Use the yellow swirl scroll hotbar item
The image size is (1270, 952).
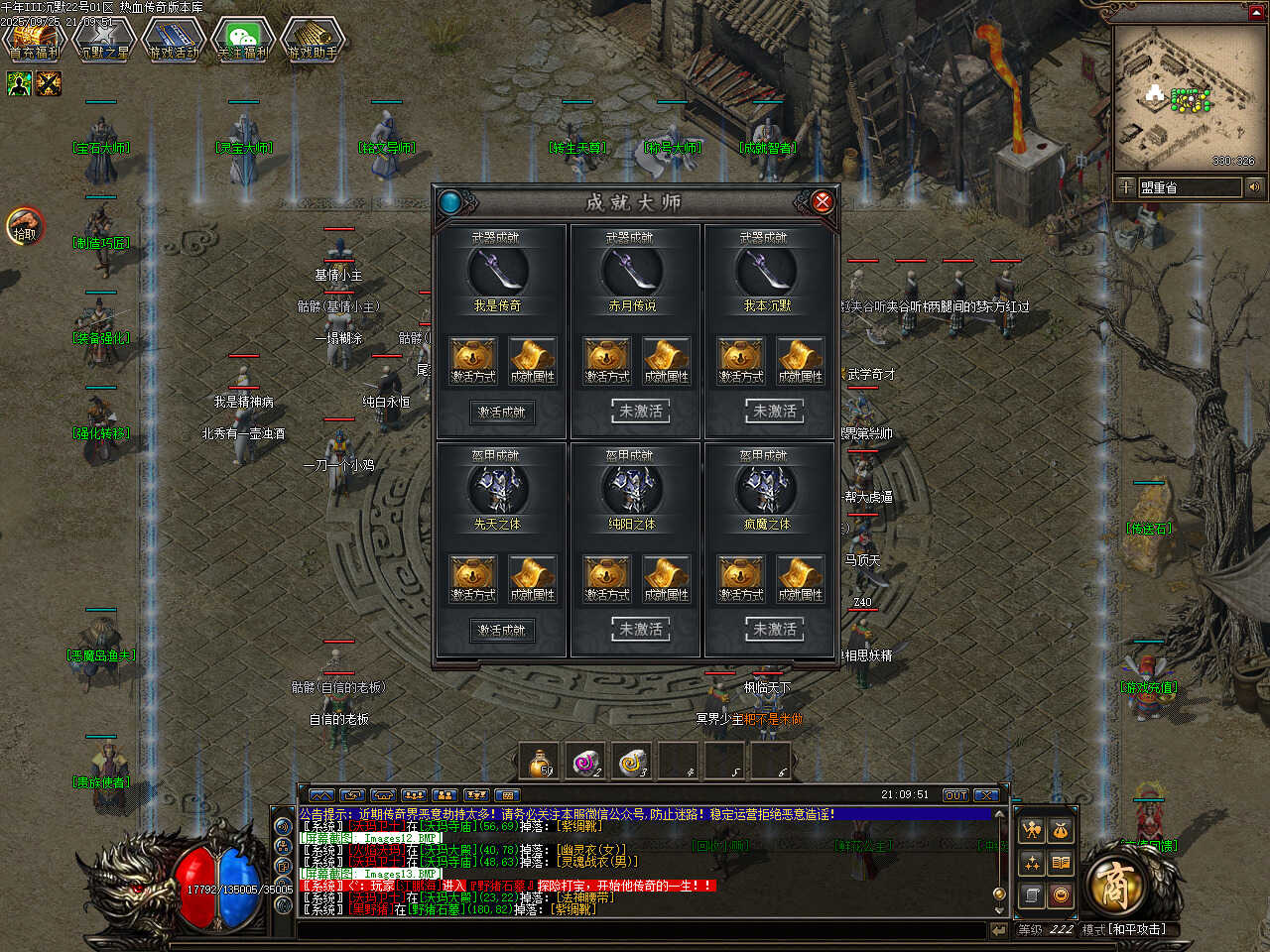point(632,762)
